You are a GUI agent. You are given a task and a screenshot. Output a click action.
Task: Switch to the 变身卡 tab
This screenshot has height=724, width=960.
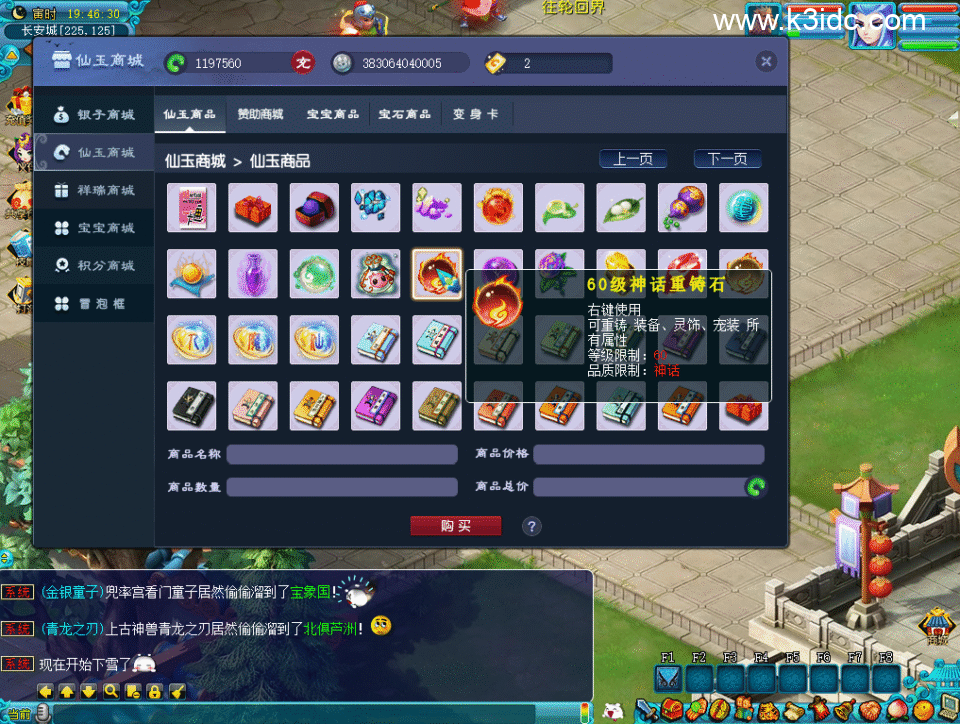475,114
